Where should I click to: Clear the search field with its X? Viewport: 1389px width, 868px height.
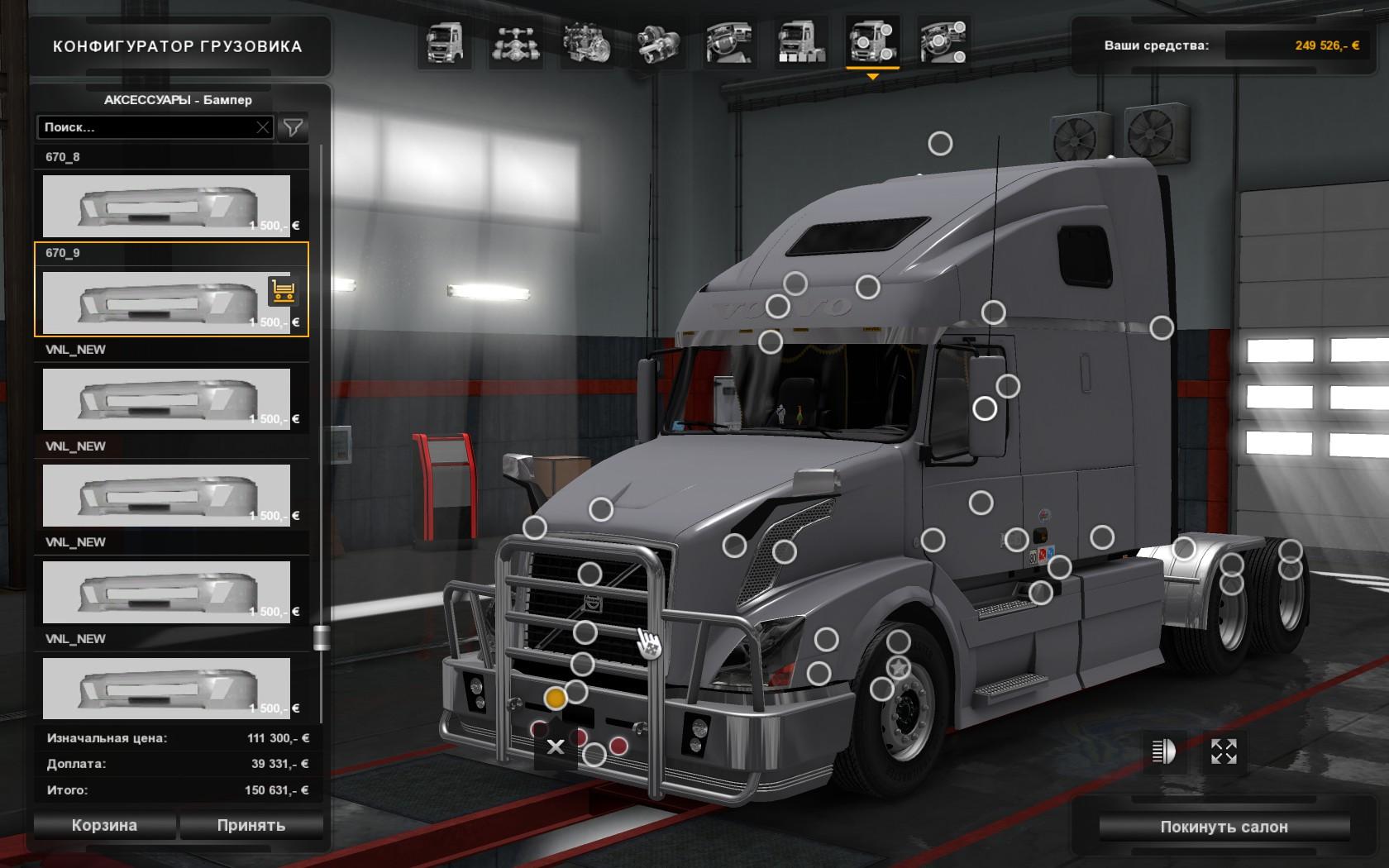263,127
